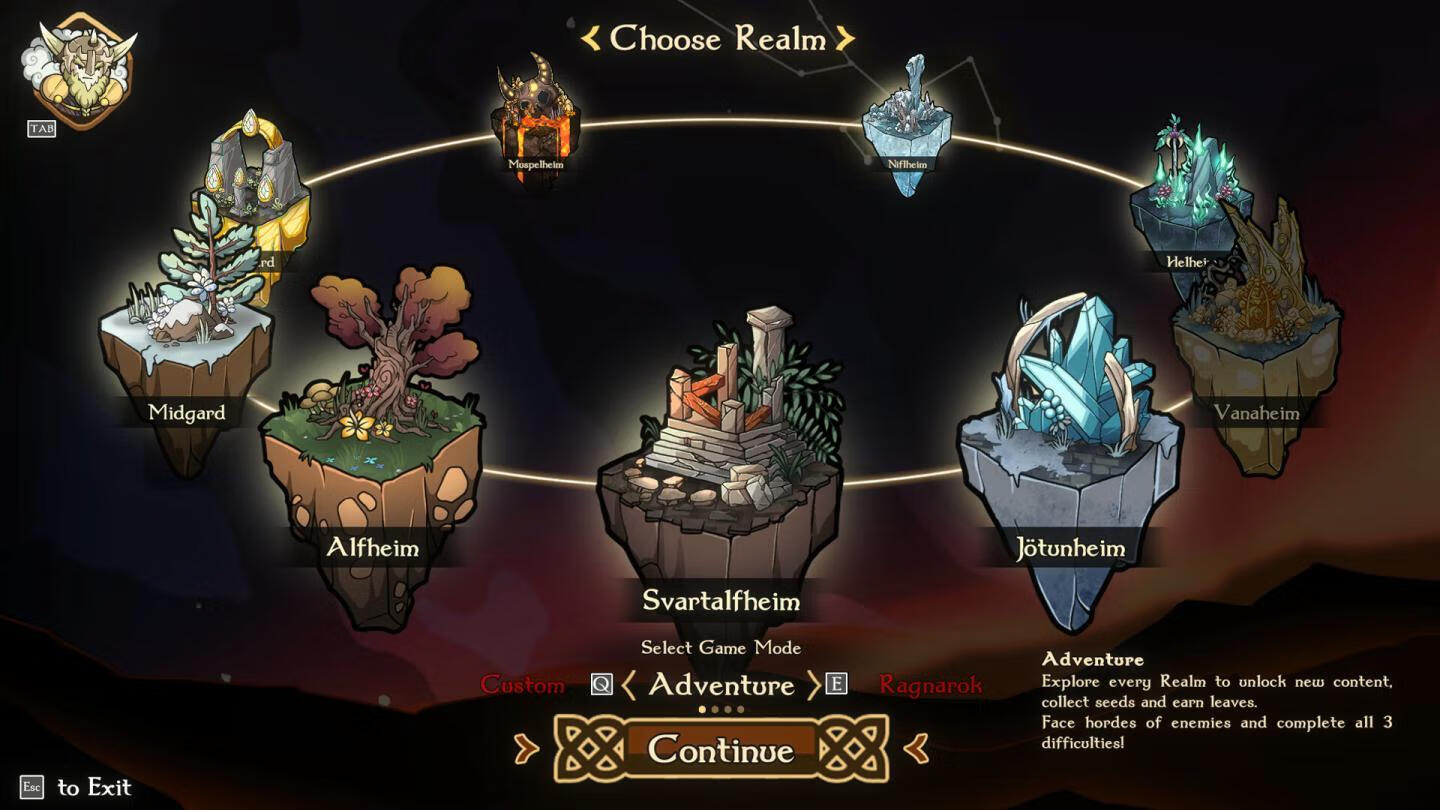Image resolution: width=1440 pixels, height=810 pixels.
Task: Switch to Ragnarok game mode
Action: [x=930, y=685]
